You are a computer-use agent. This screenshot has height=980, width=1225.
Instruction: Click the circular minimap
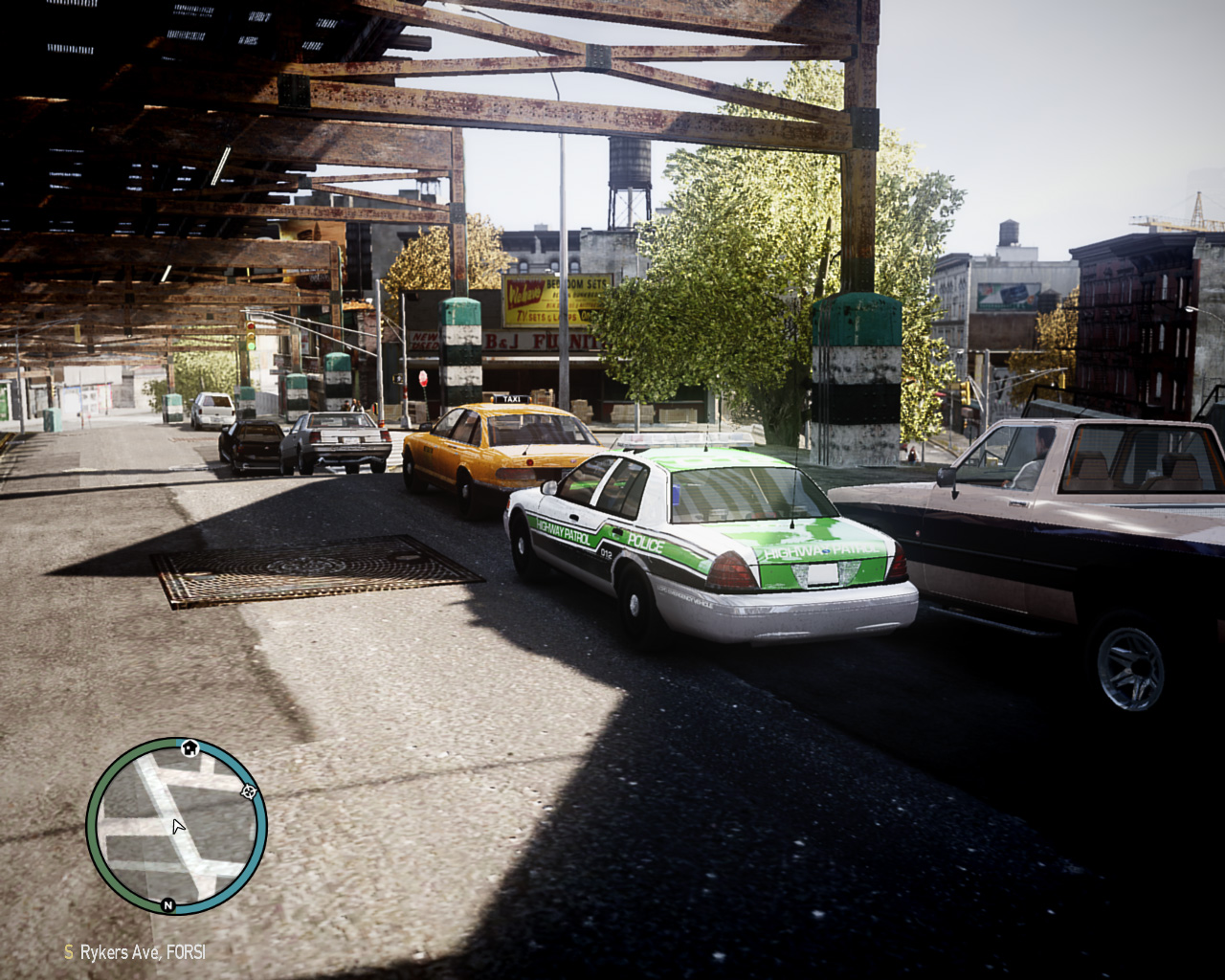[x=176, y=827]
